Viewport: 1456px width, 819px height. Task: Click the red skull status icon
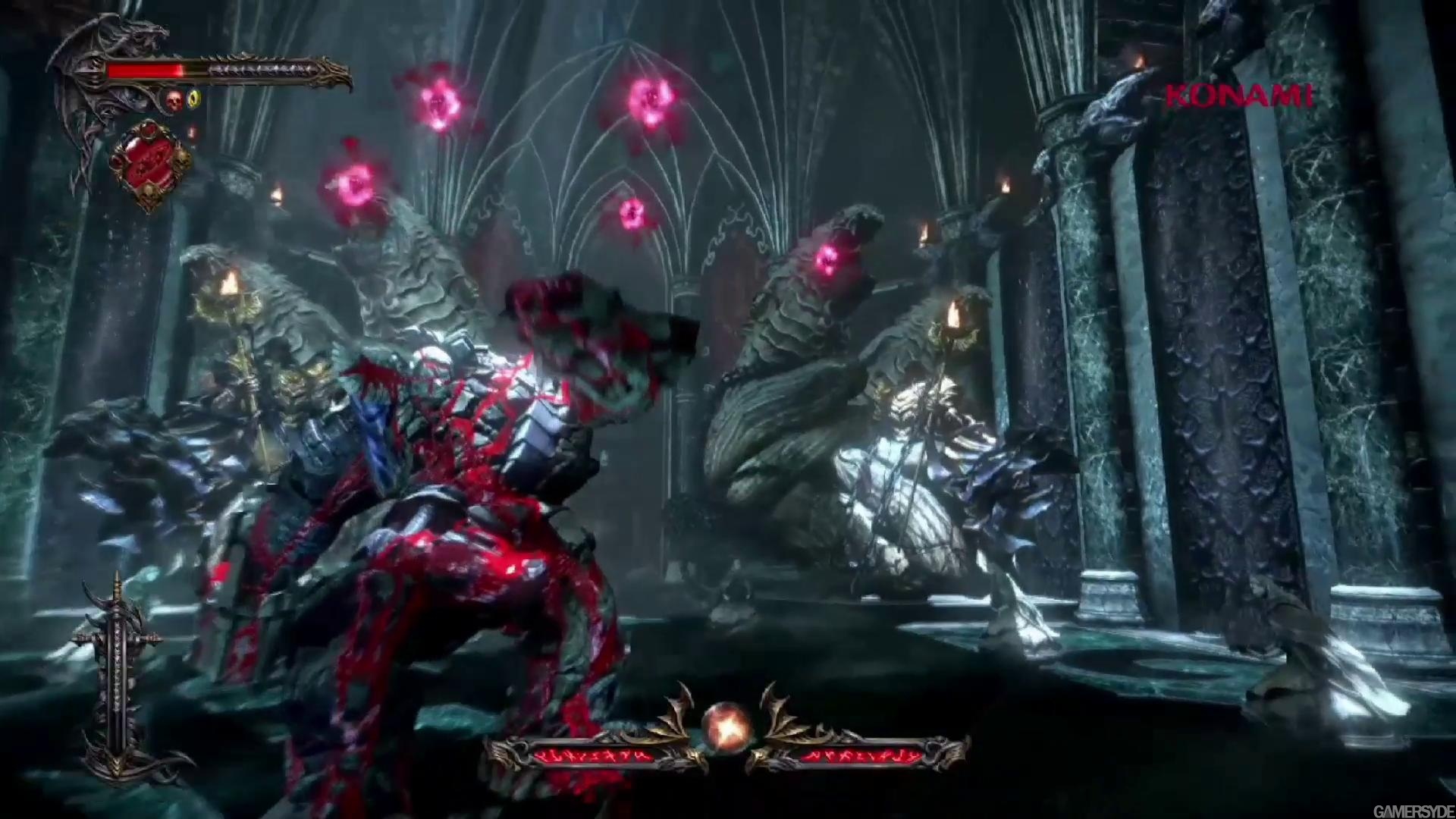[174, 99]
